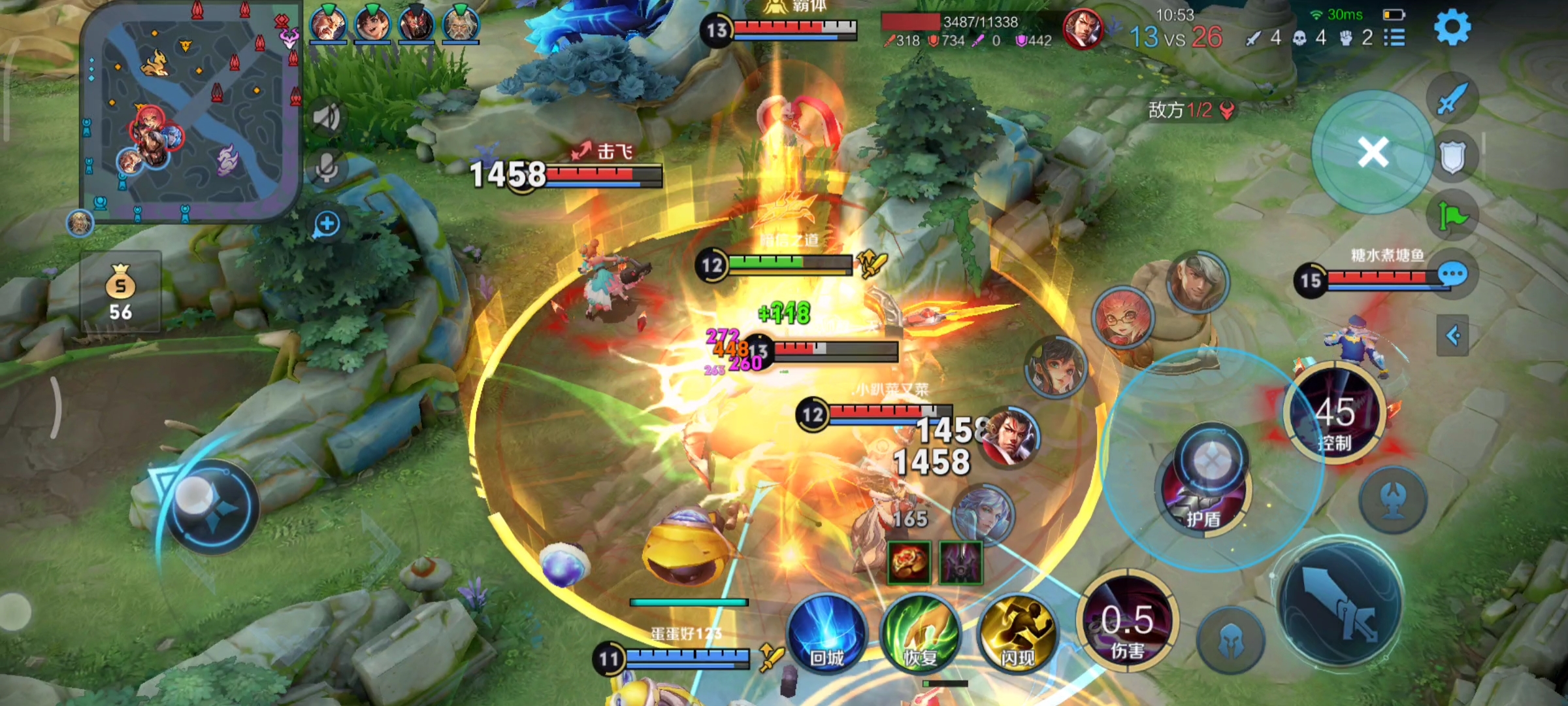The width and height of the screenshot is (1568, 706).
Task: Collapse the equipment panel with the side chevron
Action: 1454,334
